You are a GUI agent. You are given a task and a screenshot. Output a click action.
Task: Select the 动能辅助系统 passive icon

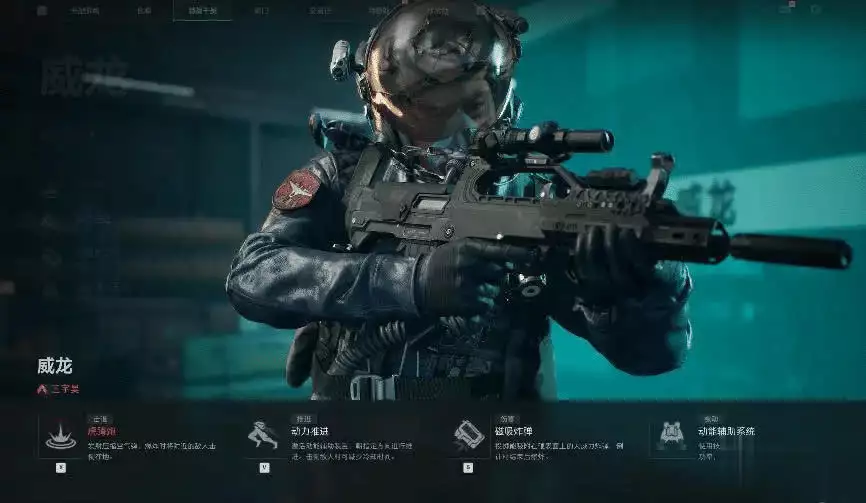[x=670, y=436]
